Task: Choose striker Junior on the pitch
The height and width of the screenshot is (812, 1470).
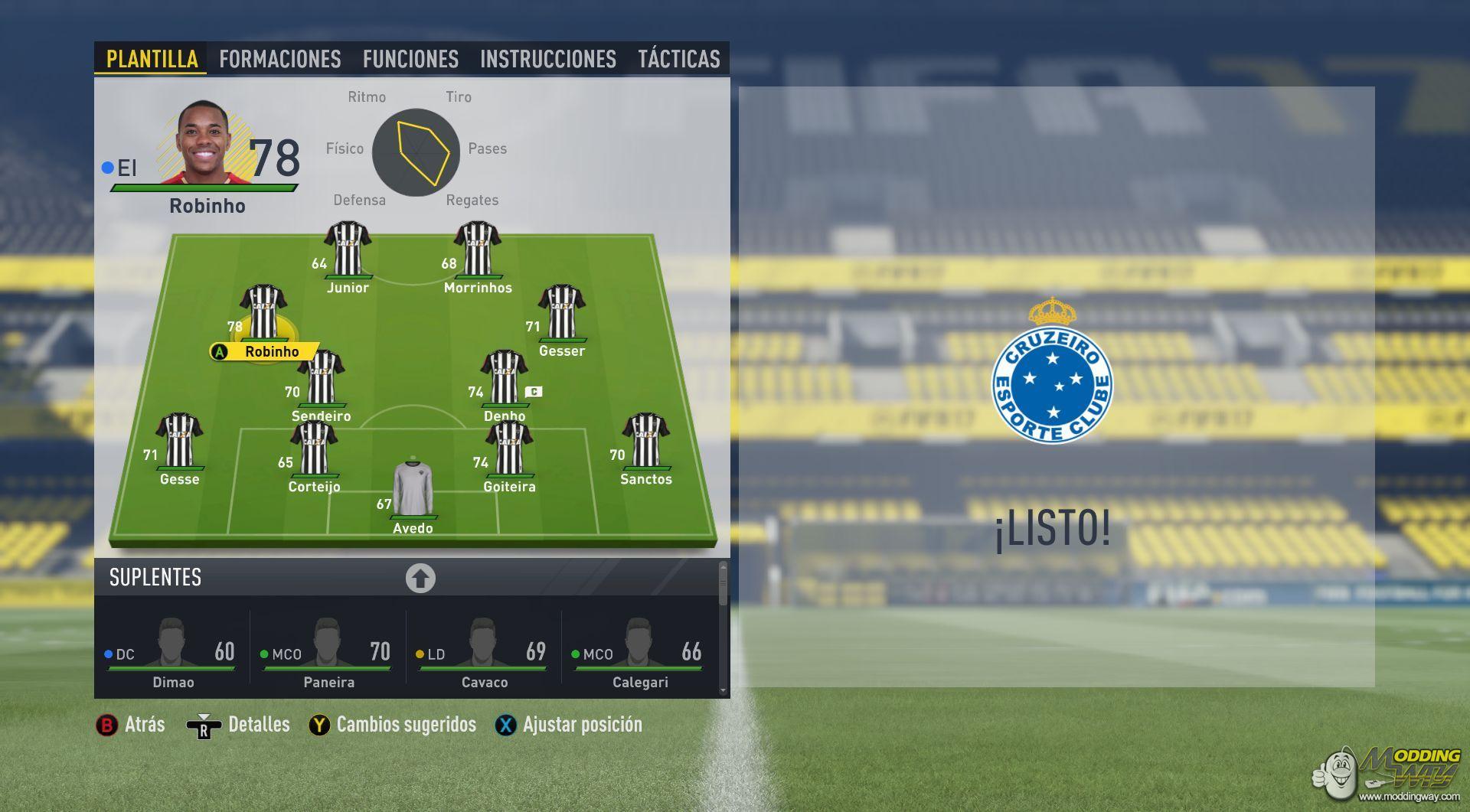Action: click(x=348, y=250)
